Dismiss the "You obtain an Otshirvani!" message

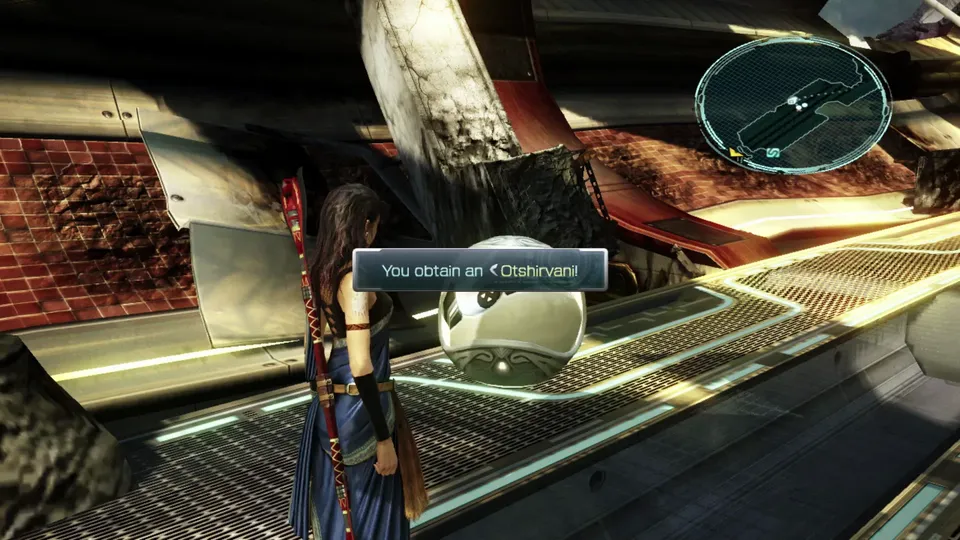click(x=480, y=270)
